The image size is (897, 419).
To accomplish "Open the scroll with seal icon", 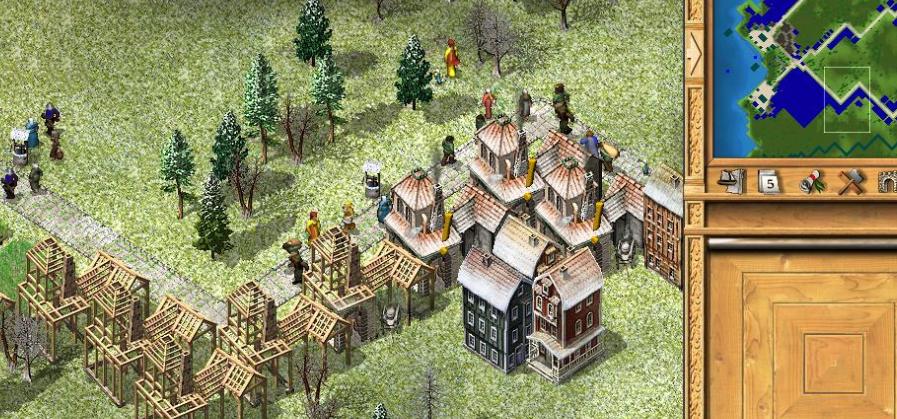I will [810, 181].
